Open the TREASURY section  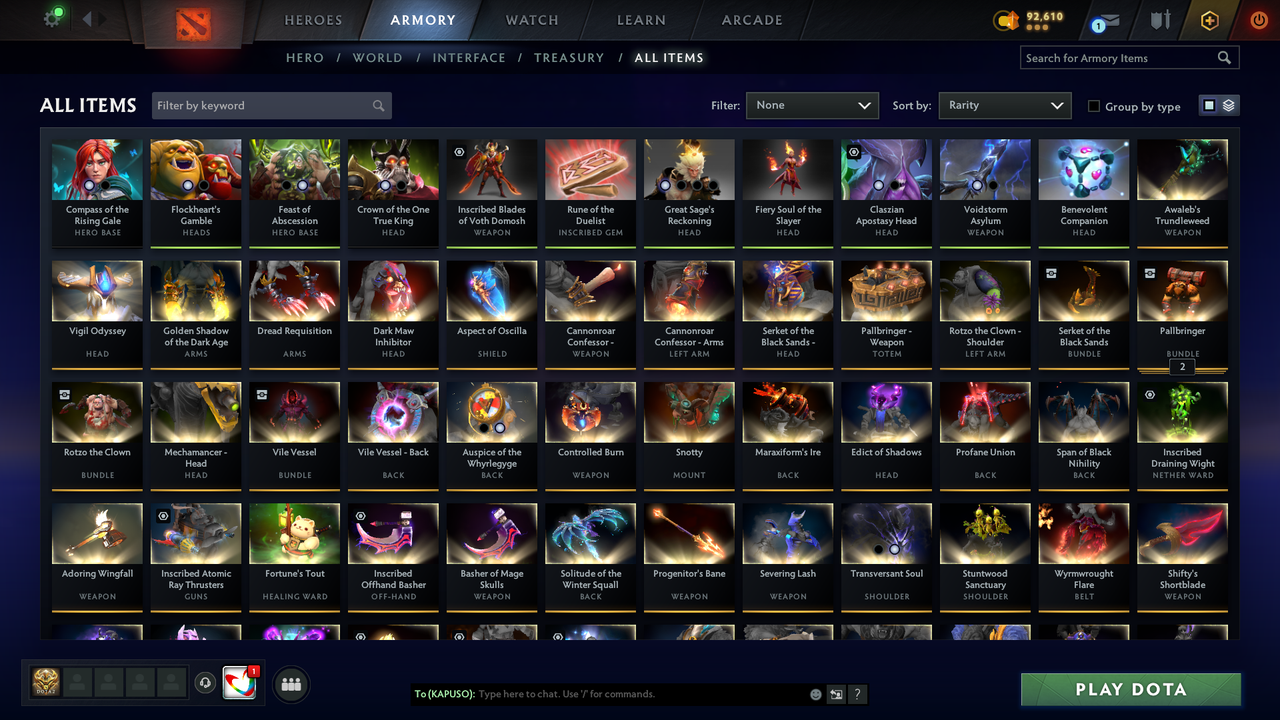click(x=569, y=58)
